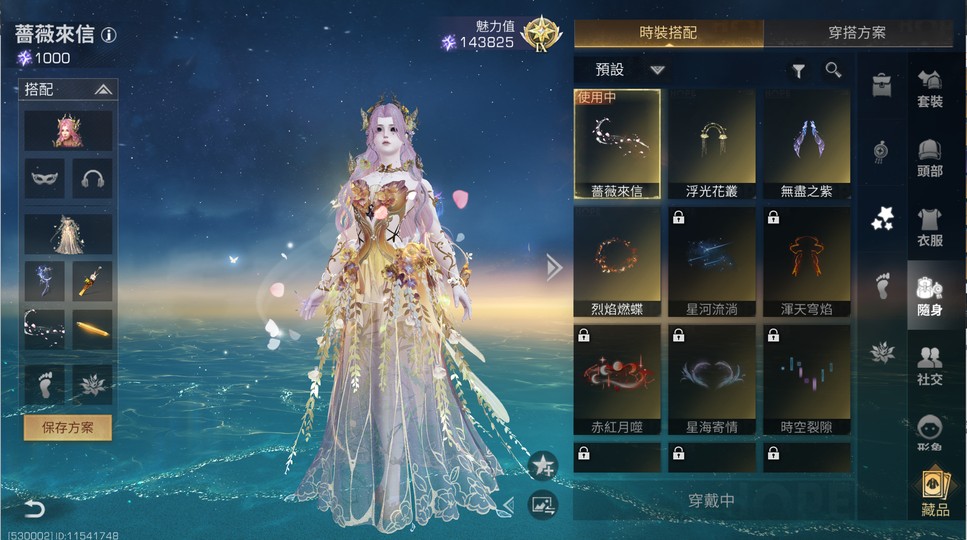
Task: Choose the locked 星河流淌 tile
Action: coord(712,262)
